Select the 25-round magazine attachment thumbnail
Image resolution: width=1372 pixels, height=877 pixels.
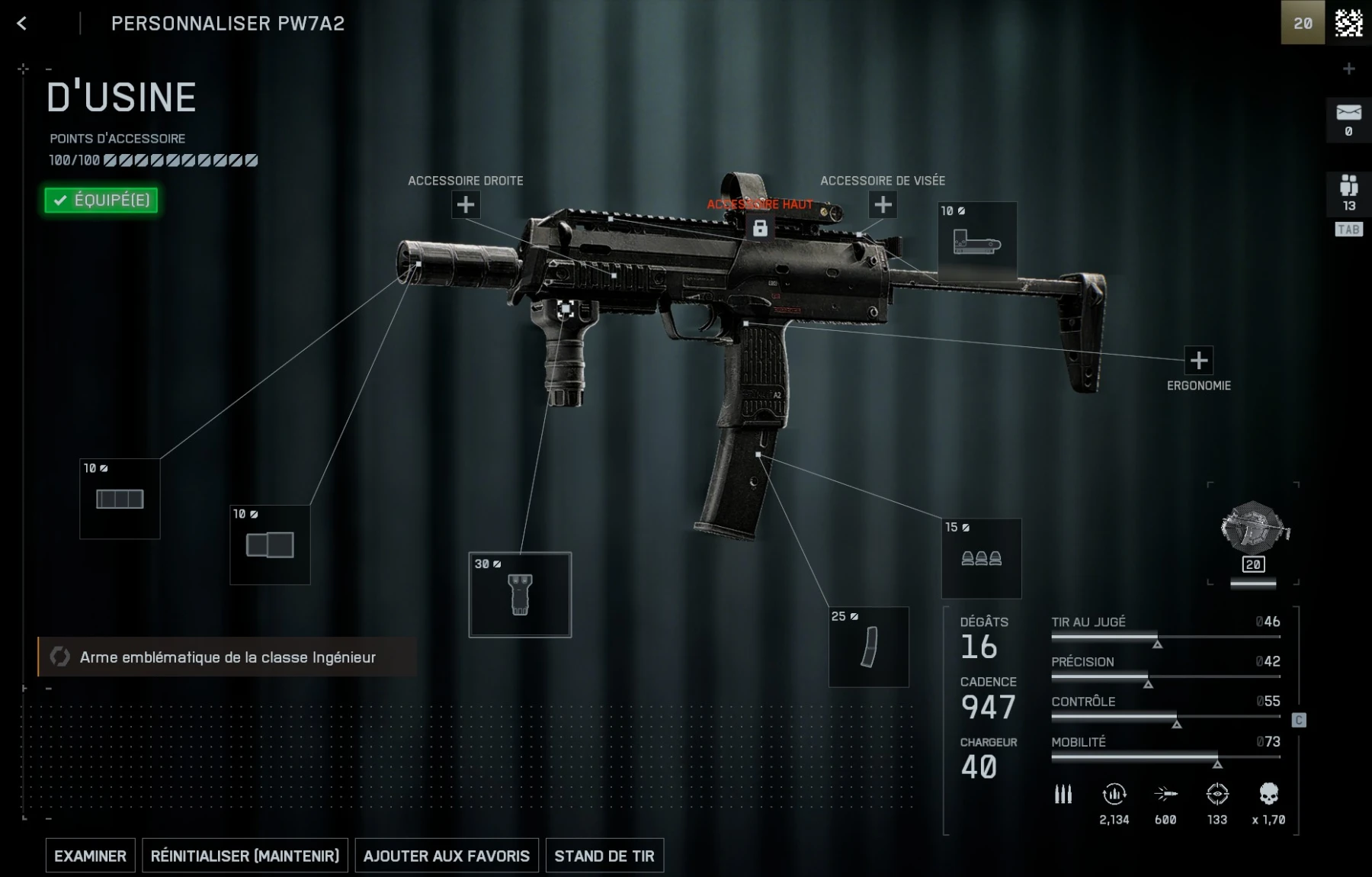click(x=867, y=647)
